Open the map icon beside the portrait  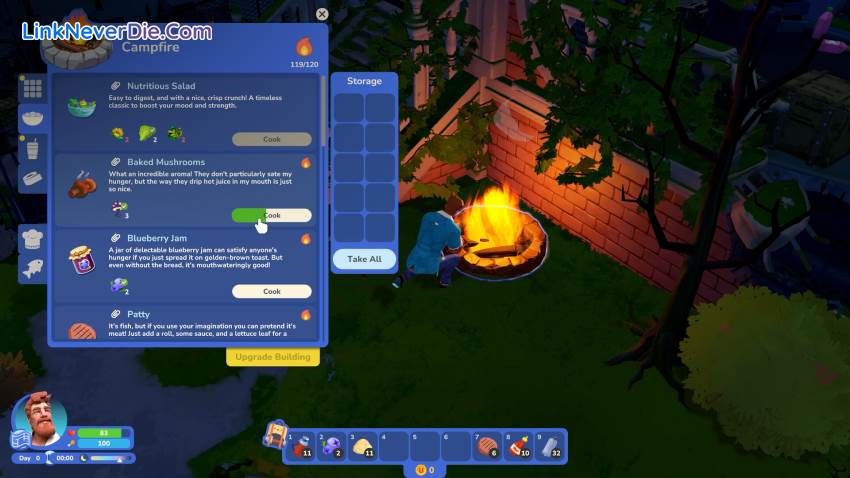(19, 440)
